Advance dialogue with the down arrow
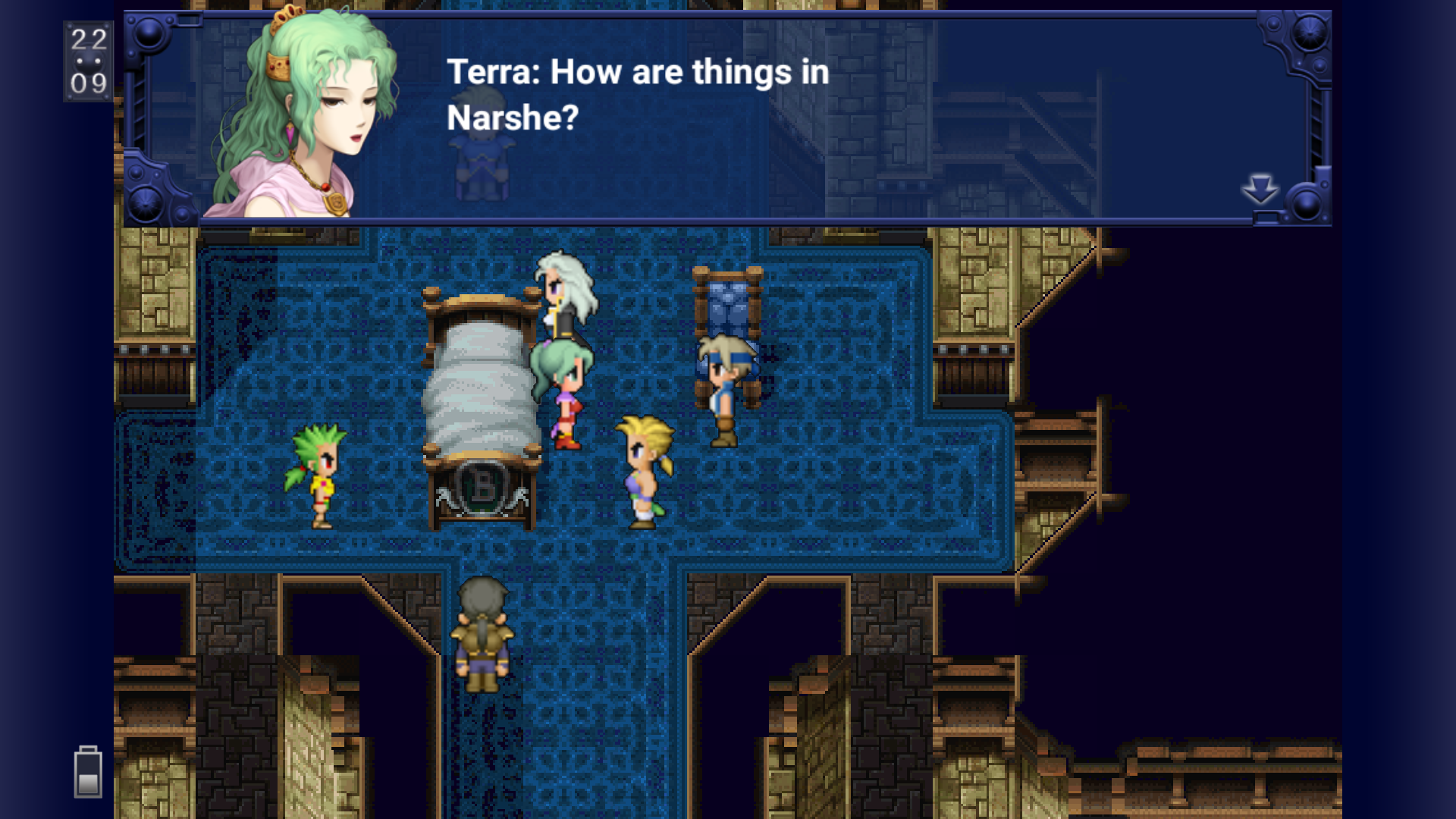 [1260, 189]
